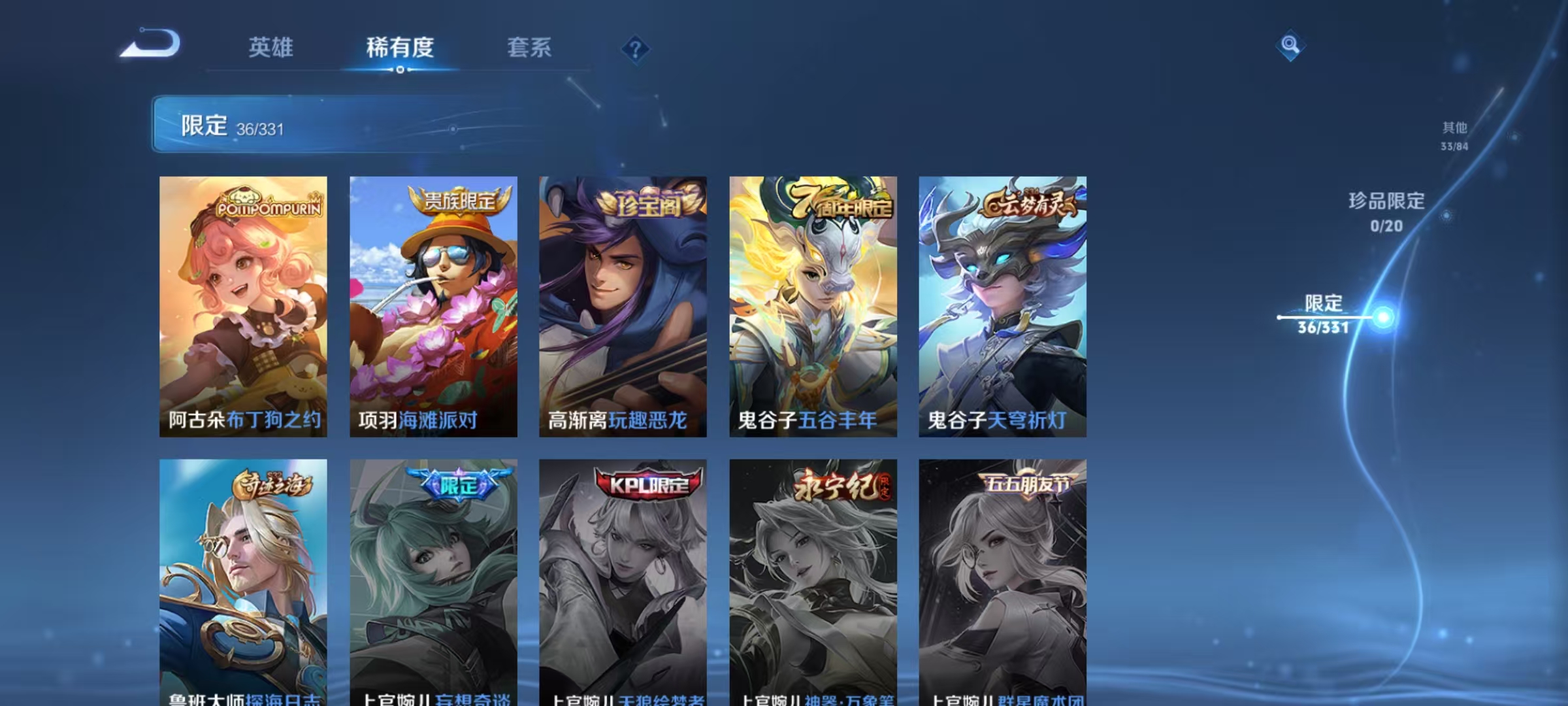This screenshot has height=706, width=1568.
Task: Open the 上官婉儿妄想奇谈 skin
Action: point(433,588)
